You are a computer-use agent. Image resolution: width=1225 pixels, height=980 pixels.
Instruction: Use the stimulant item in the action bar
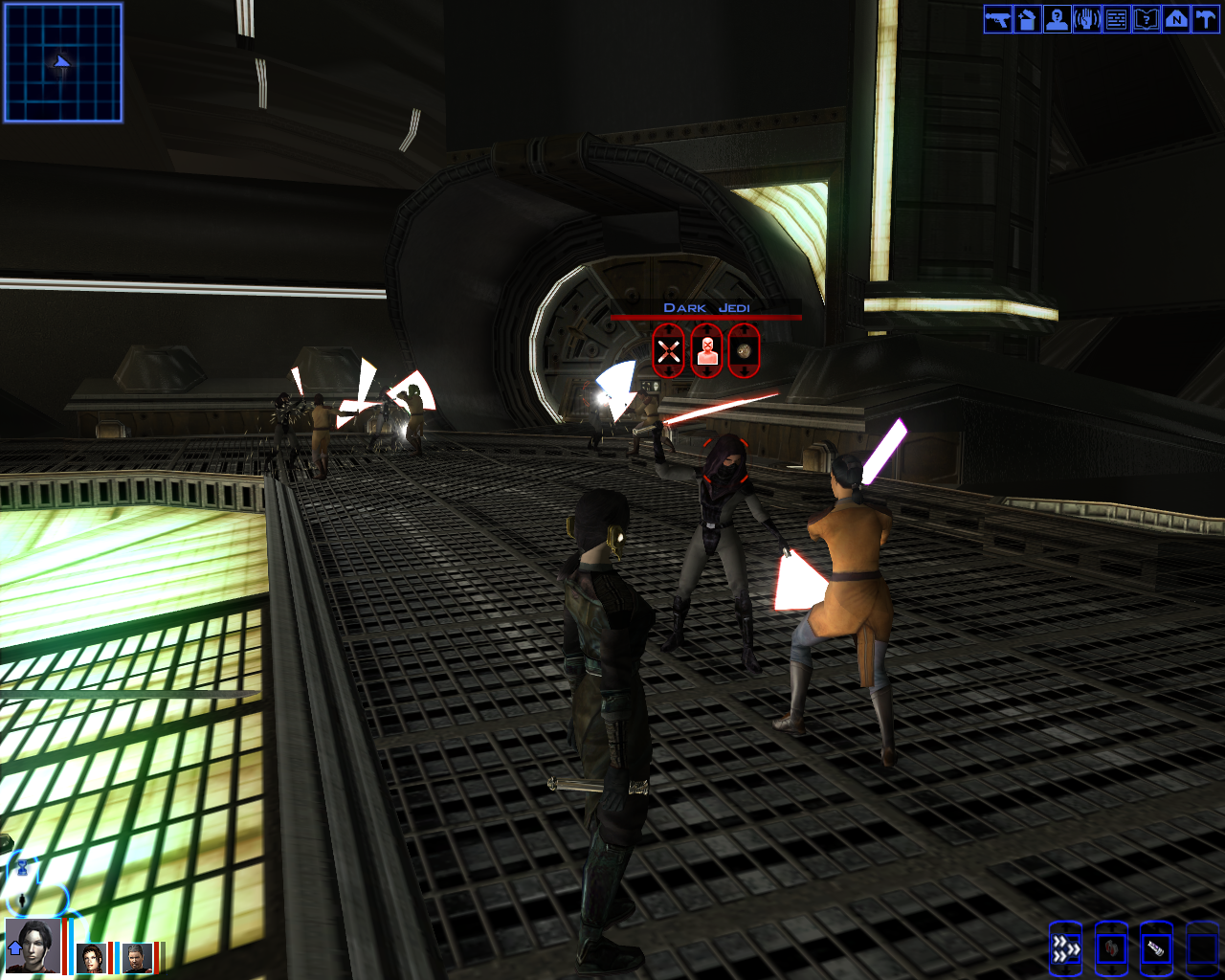pos(1157,947)
